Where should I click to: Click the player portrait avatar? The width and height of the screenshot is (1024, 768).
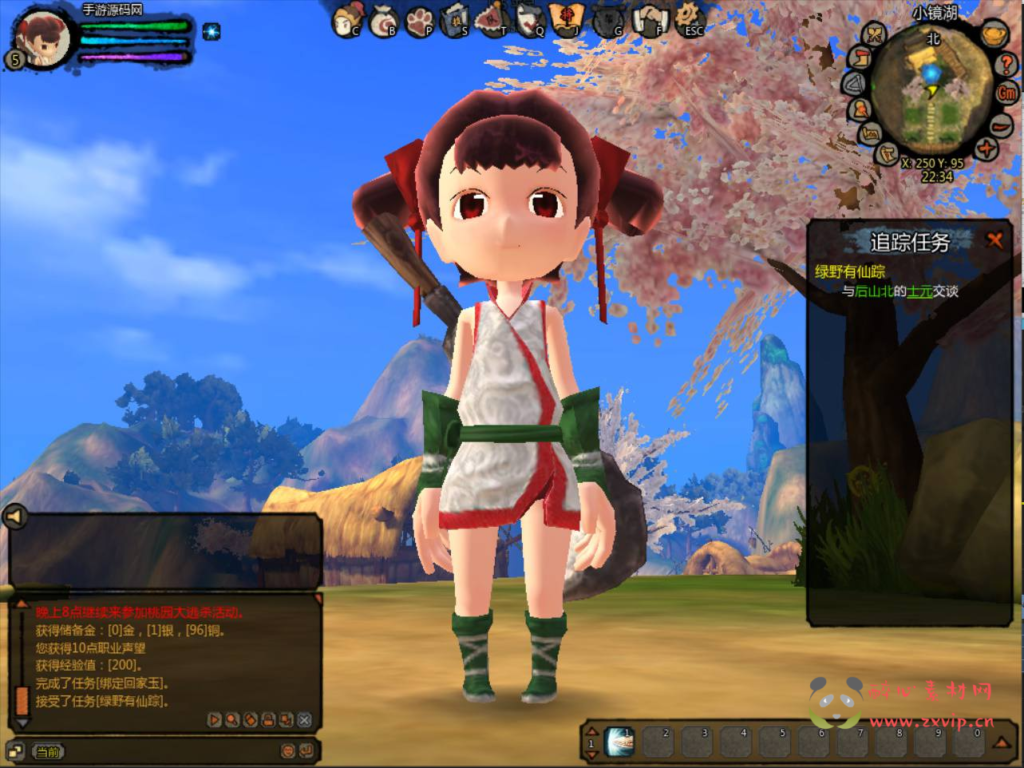click(44, 38)
